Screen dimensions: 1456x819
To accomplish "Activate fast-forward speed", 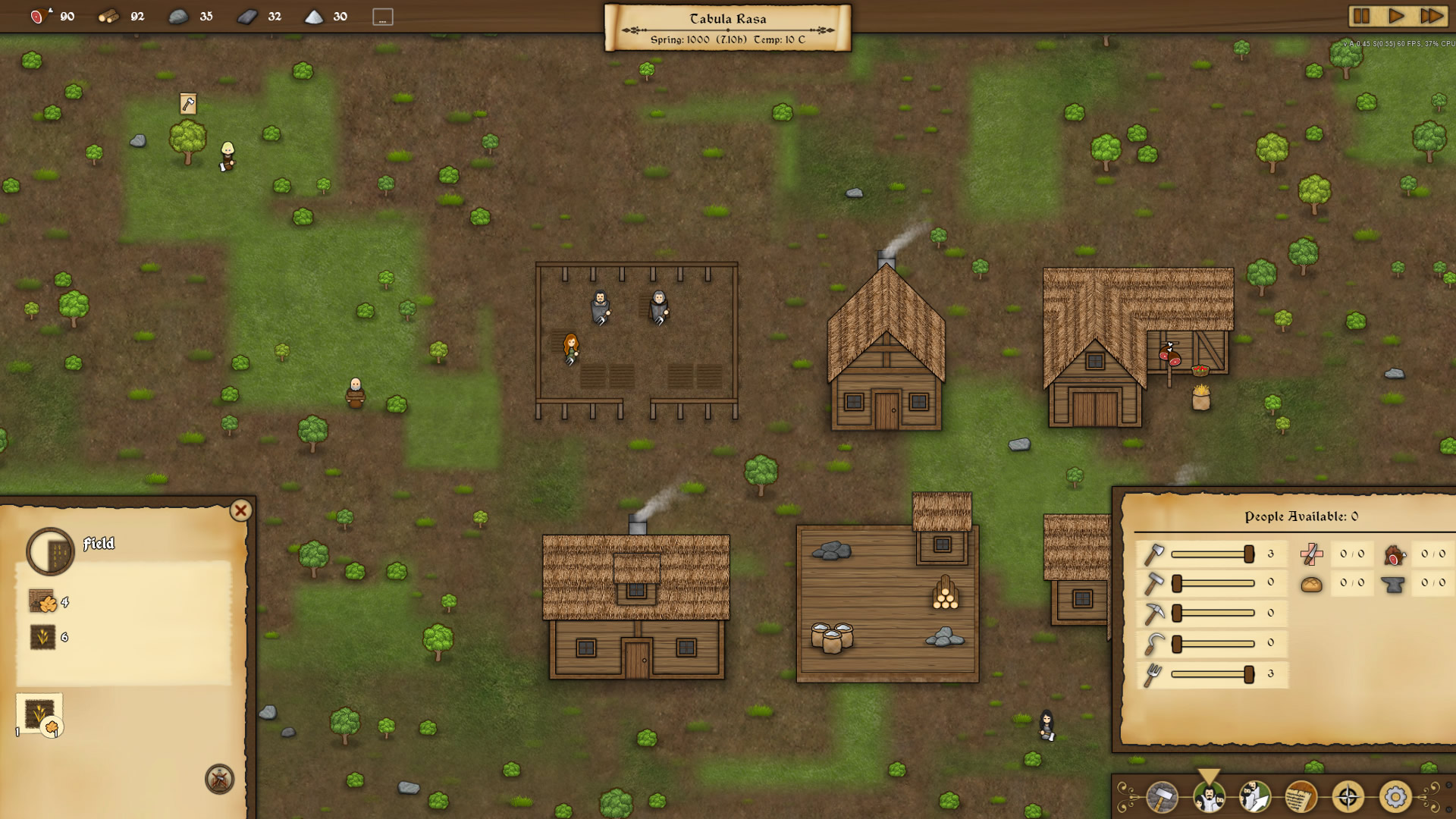I will pos(1431,16).
